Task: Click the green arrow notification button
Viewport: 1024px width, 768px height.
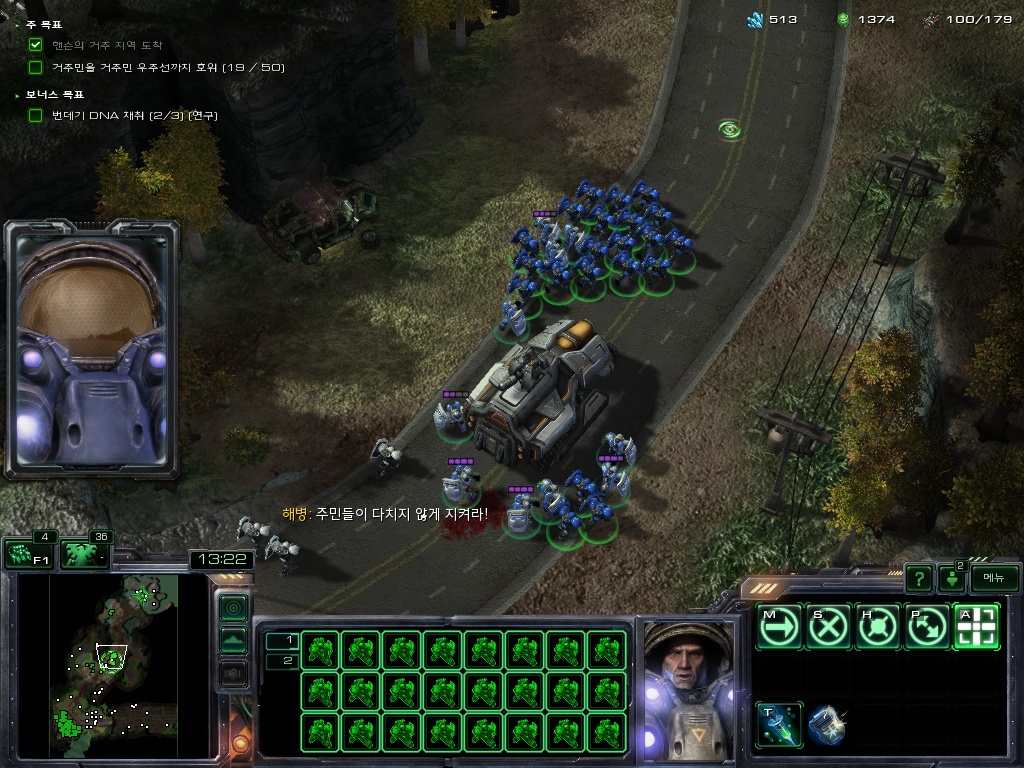Action: click(x=952, y=579)
